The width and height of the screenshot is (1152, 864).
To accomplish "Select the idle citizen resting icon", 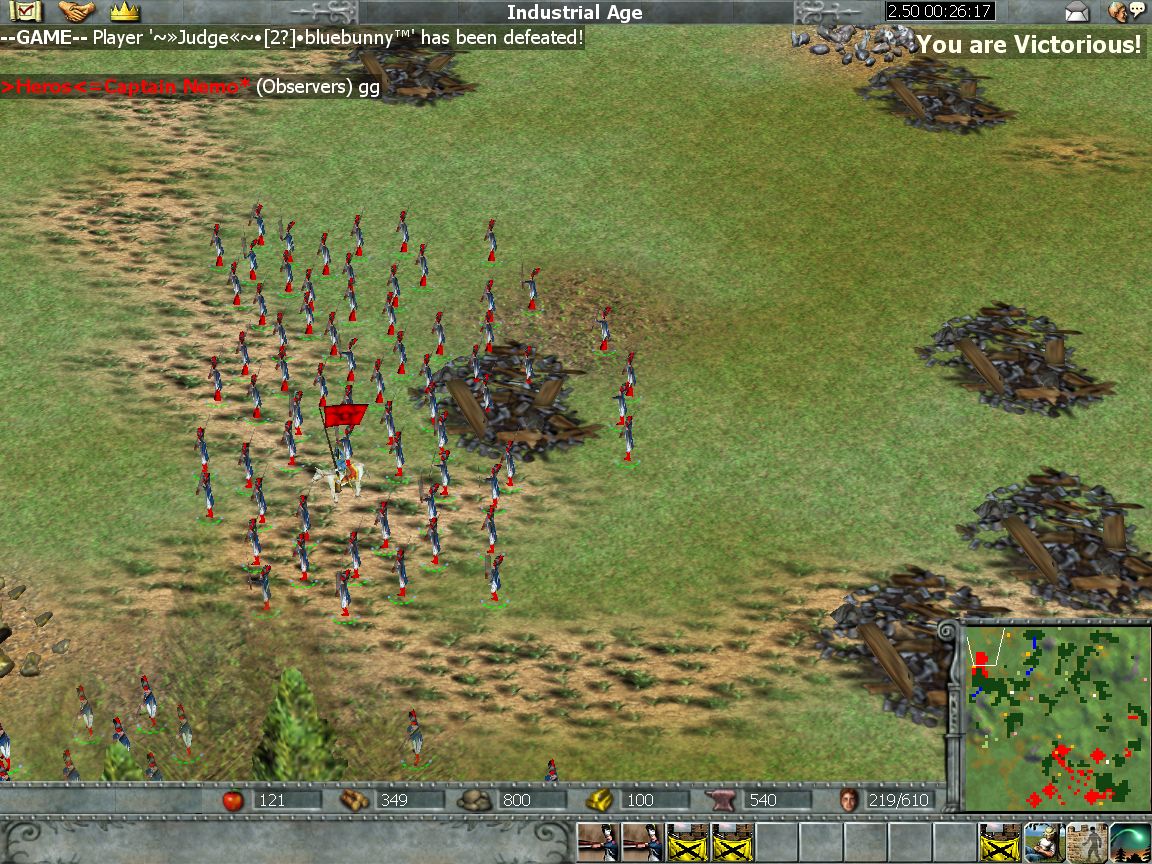I will (1044, 843).
